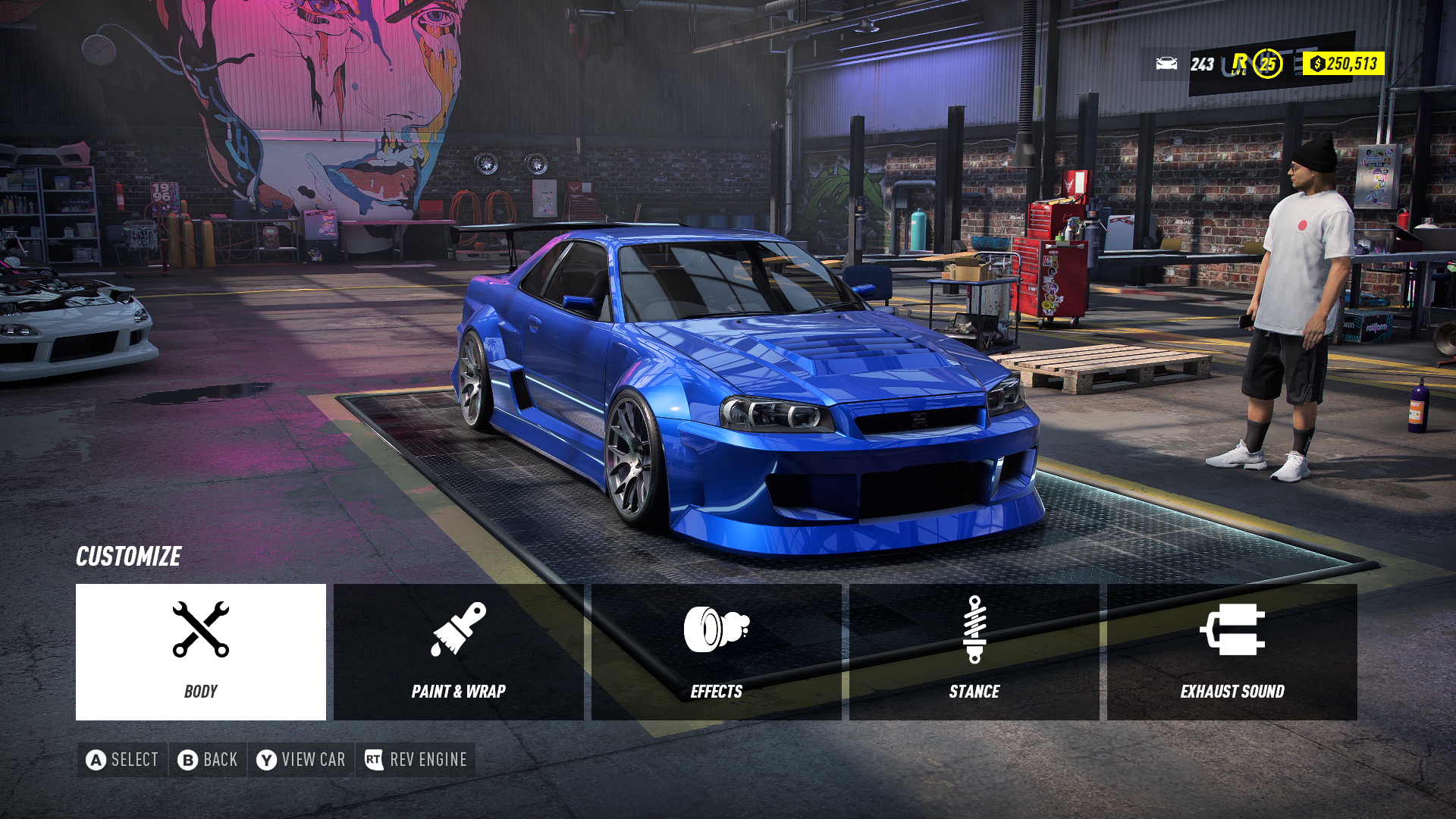Open the Stance tuning tile
The height and width of the screenshot is (819, 1456).
click(x=974, y=651)
